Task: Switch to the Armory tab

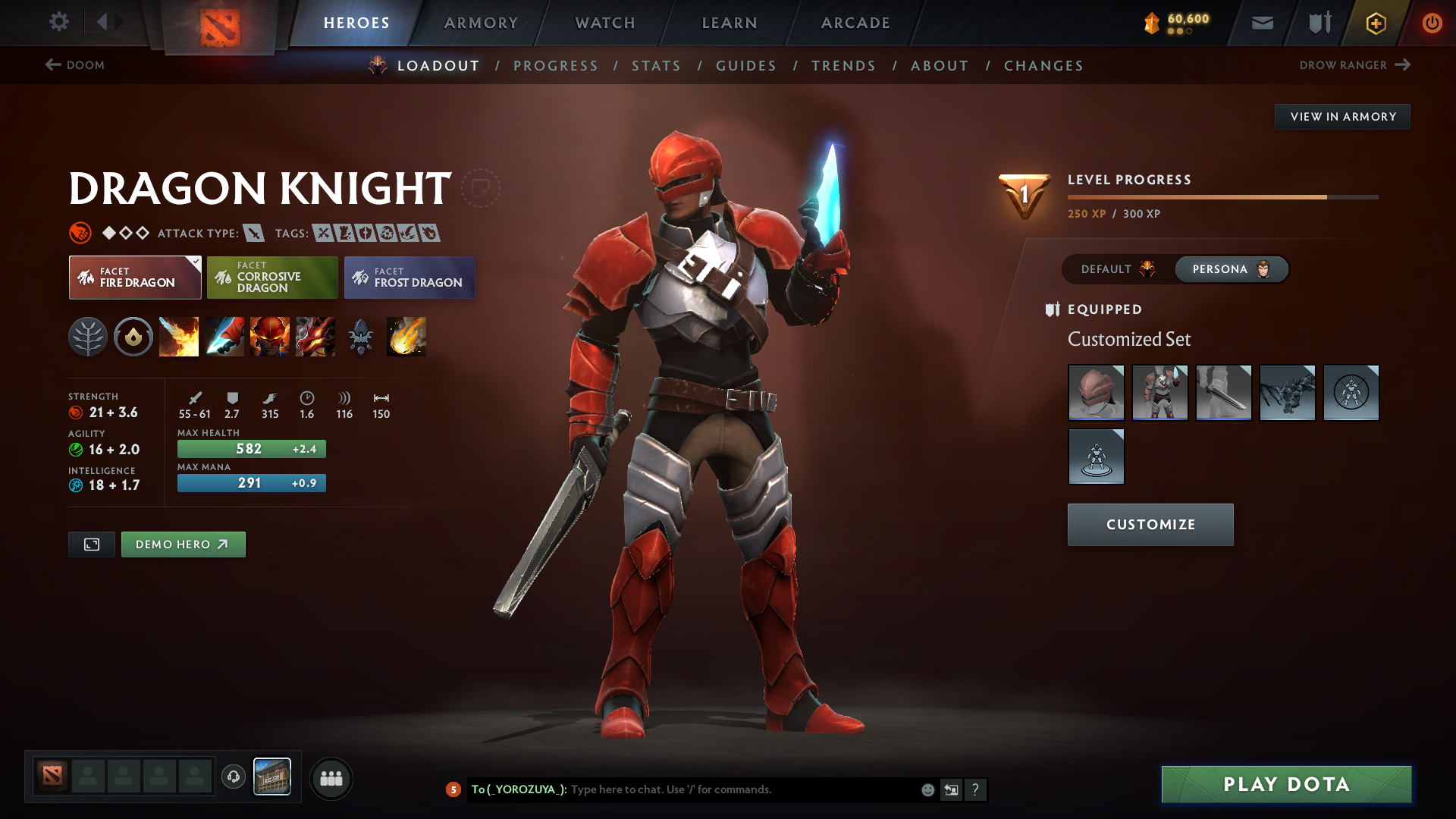Action: coord(481,23)
